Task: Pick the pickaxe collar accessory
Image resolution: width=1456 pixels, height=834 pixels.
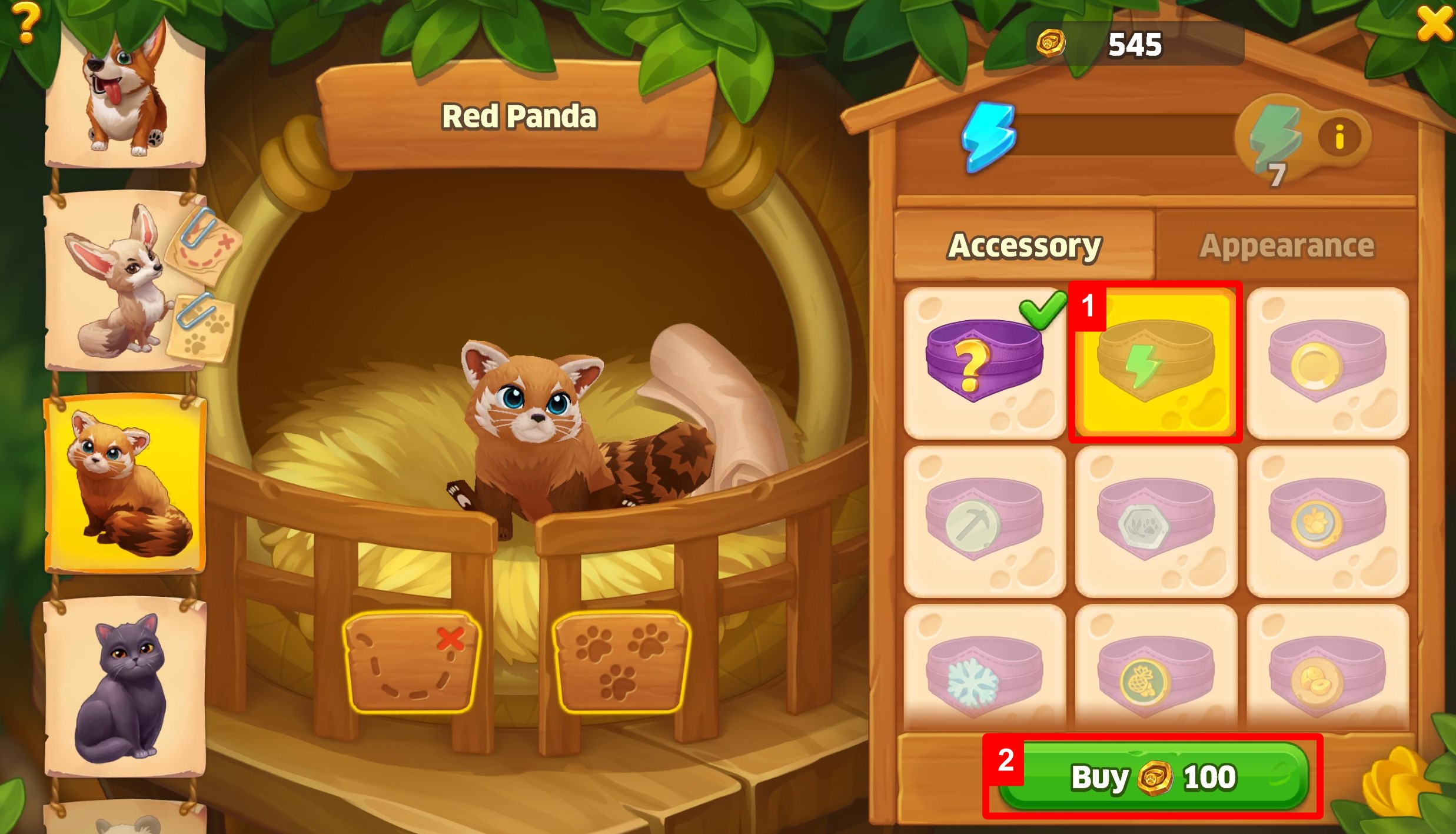Action: point(984,521)
